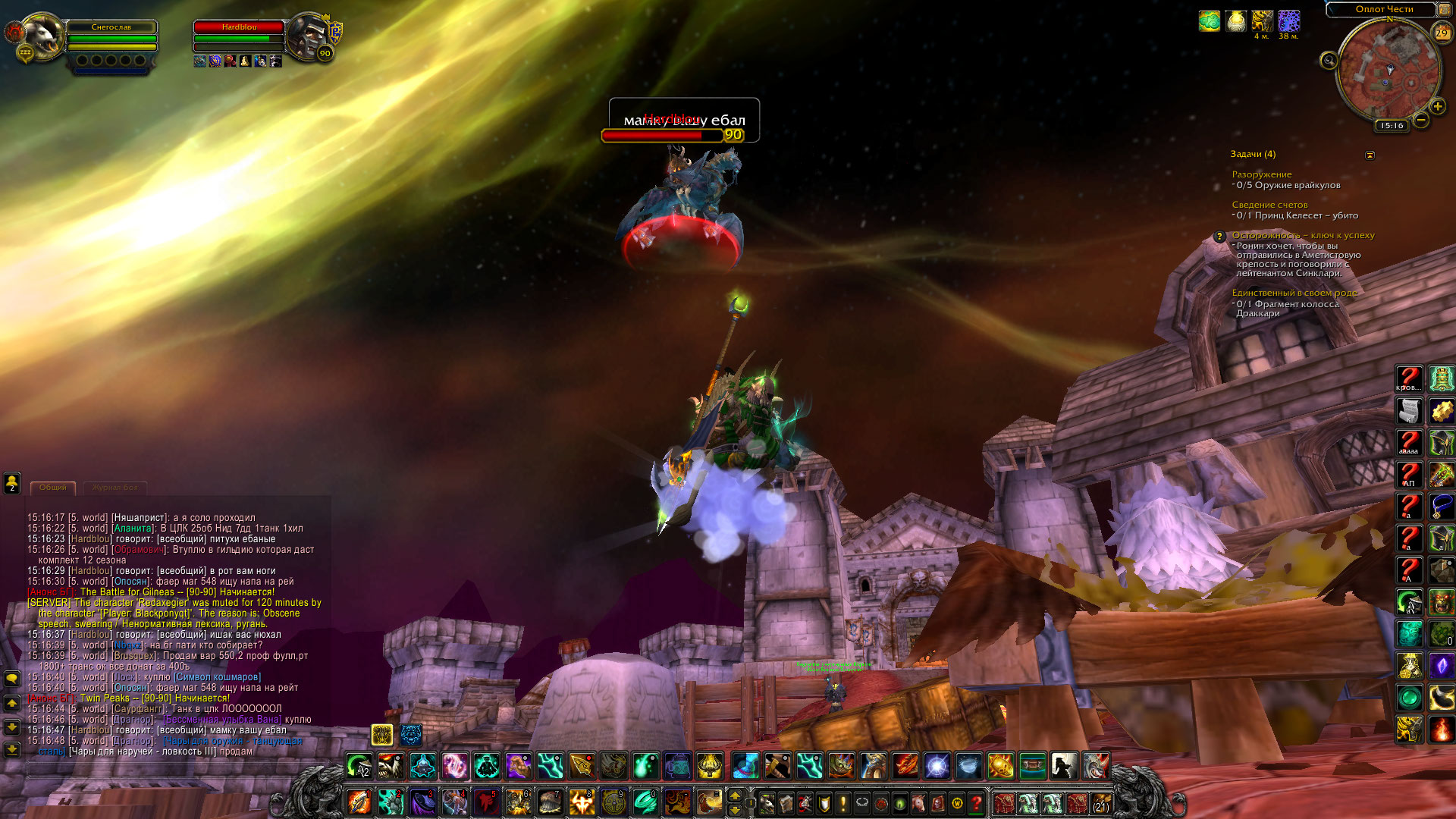
Task: Select the Общий chat tab
Action: pos(52,488)
